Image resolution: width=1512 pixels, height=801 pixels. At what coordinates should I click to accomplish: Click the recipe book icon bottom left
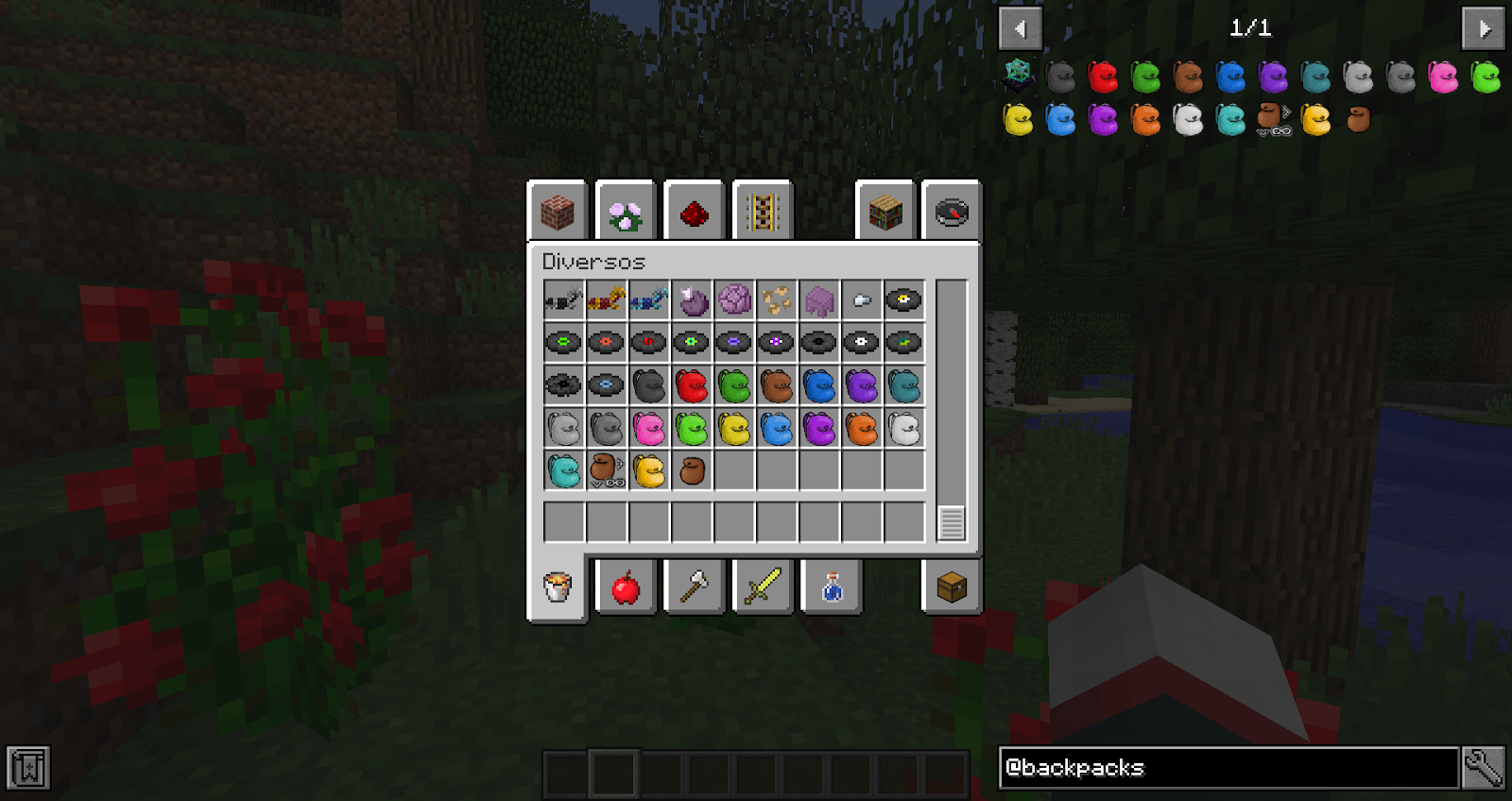click(x=28, y=768)
